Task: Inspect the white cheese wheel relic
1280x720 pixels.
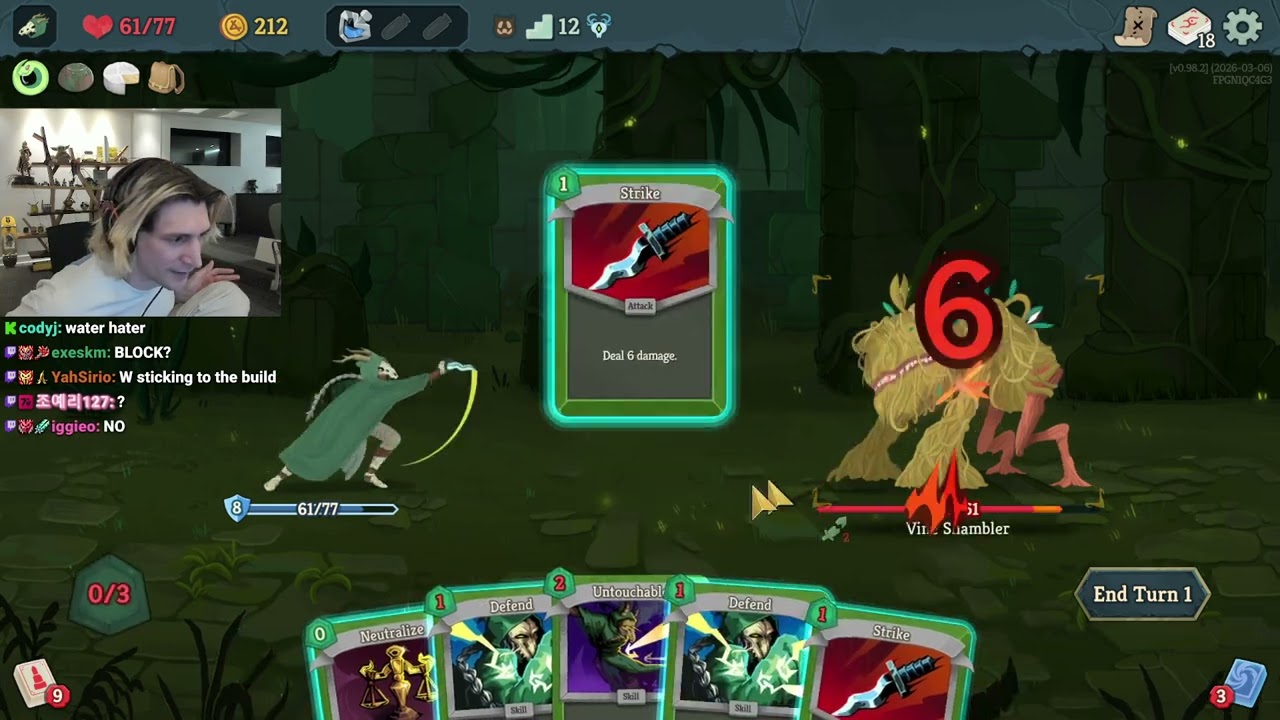Action: [121, 77]
